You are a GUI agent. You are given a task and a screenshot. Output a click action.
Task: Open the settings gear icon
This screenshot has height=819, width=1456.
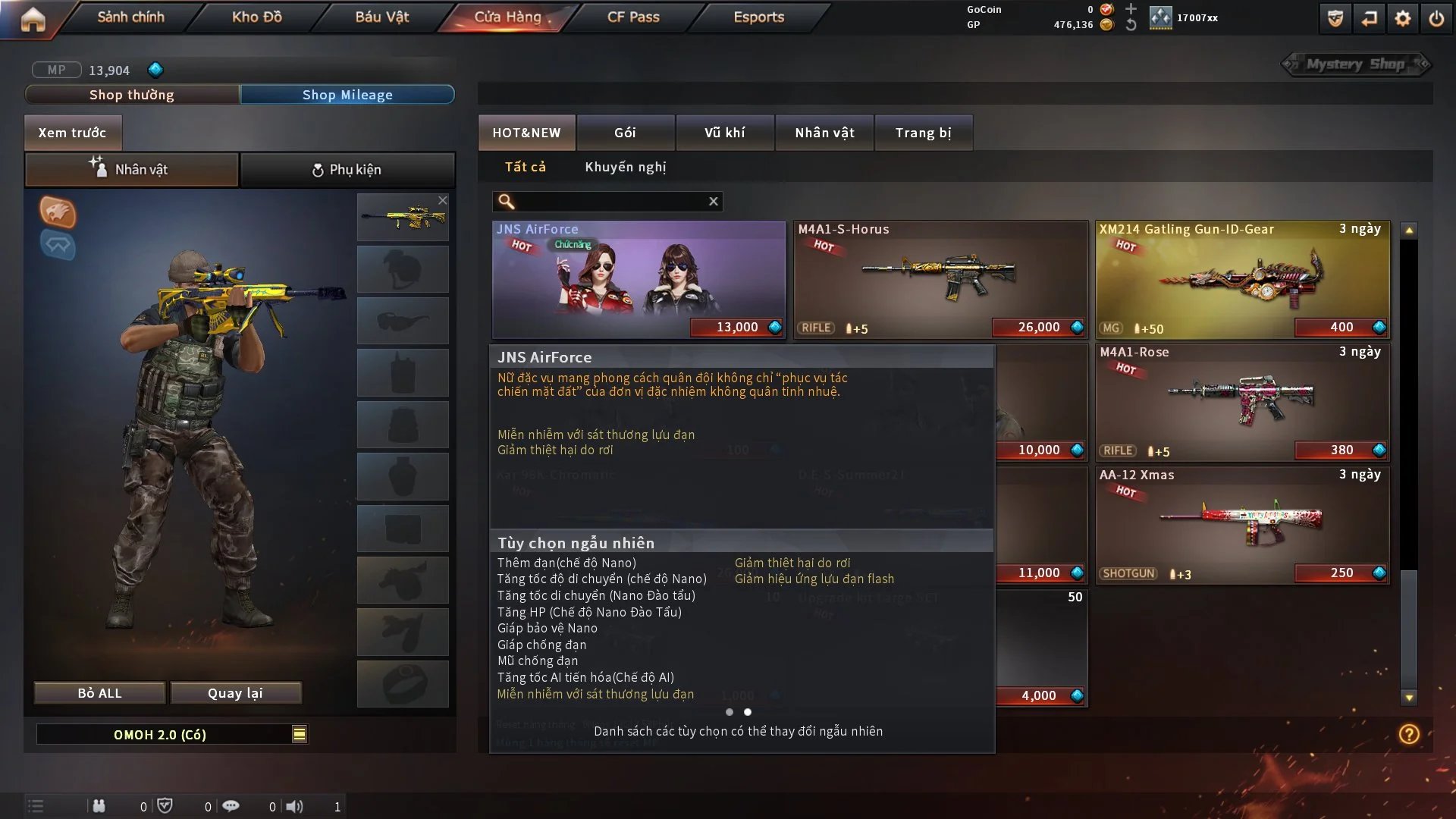[x=1403, y=18]
